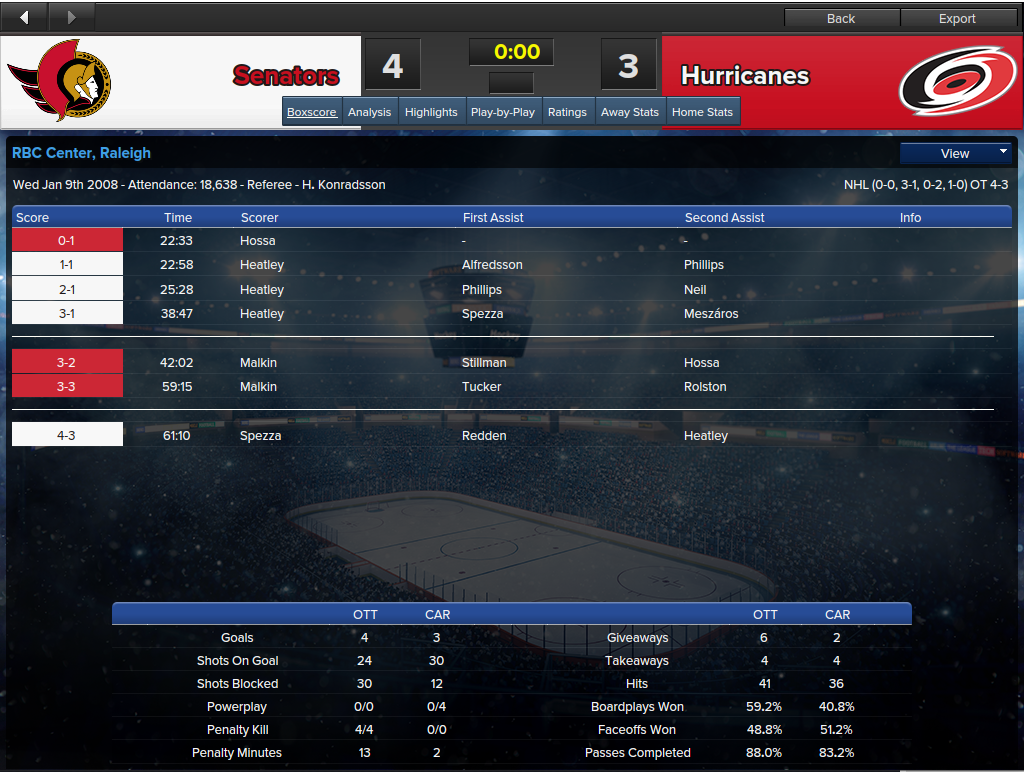
Task: Click the Back button
Action: (841, 18)
